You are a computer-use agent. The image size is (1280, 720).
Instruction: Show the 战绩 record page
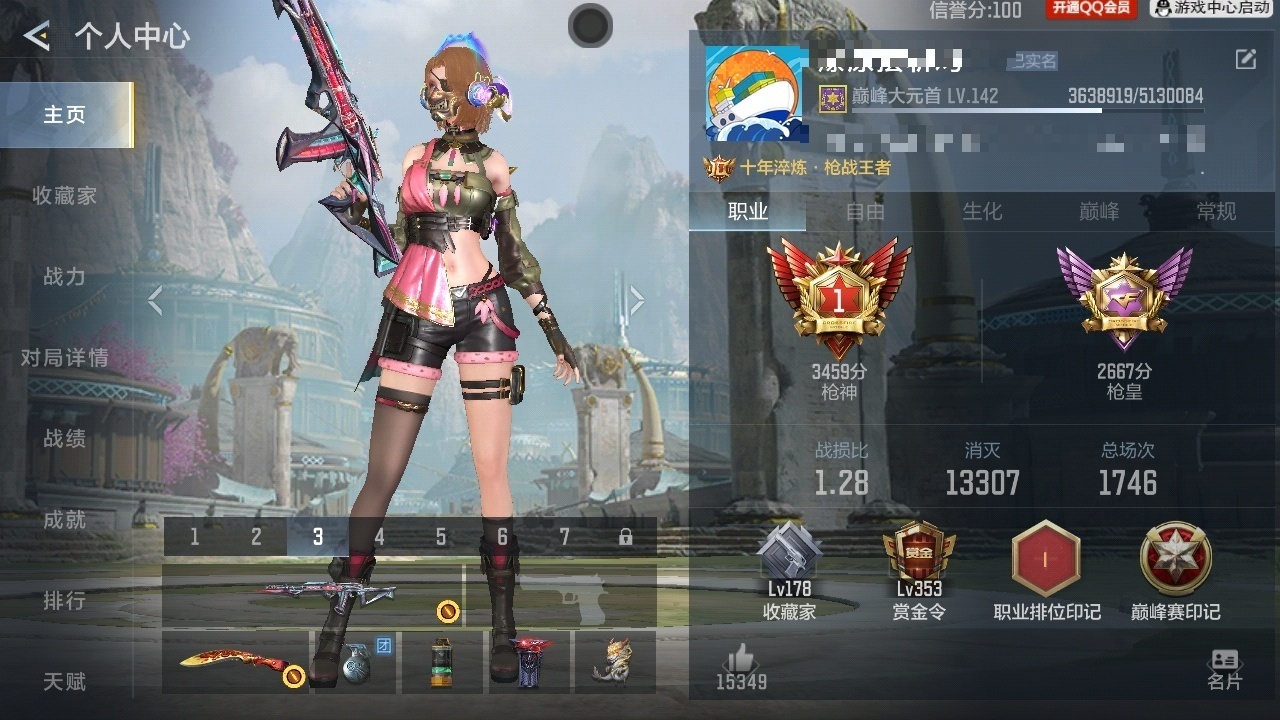pyautogui.click(x=65, y=439)
